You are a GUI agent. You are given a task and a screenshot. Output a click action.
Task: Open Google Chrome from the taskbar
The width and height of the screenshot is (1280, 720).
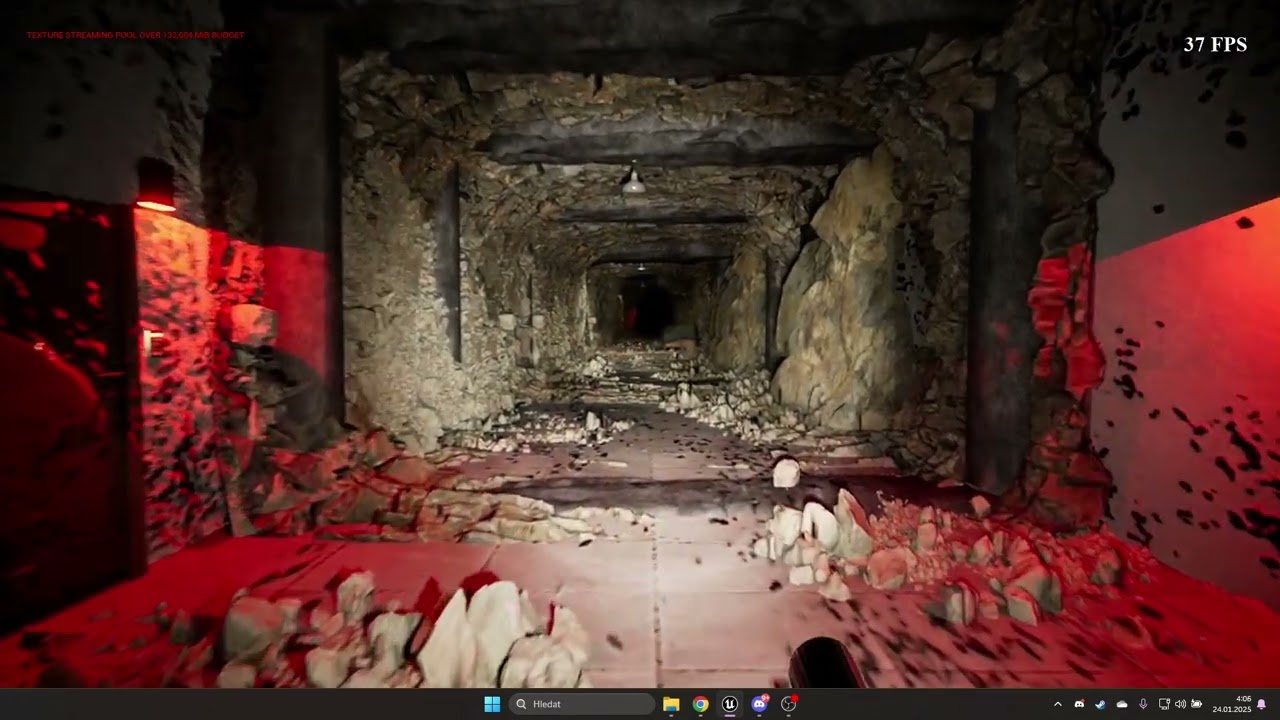click(700, 704)
